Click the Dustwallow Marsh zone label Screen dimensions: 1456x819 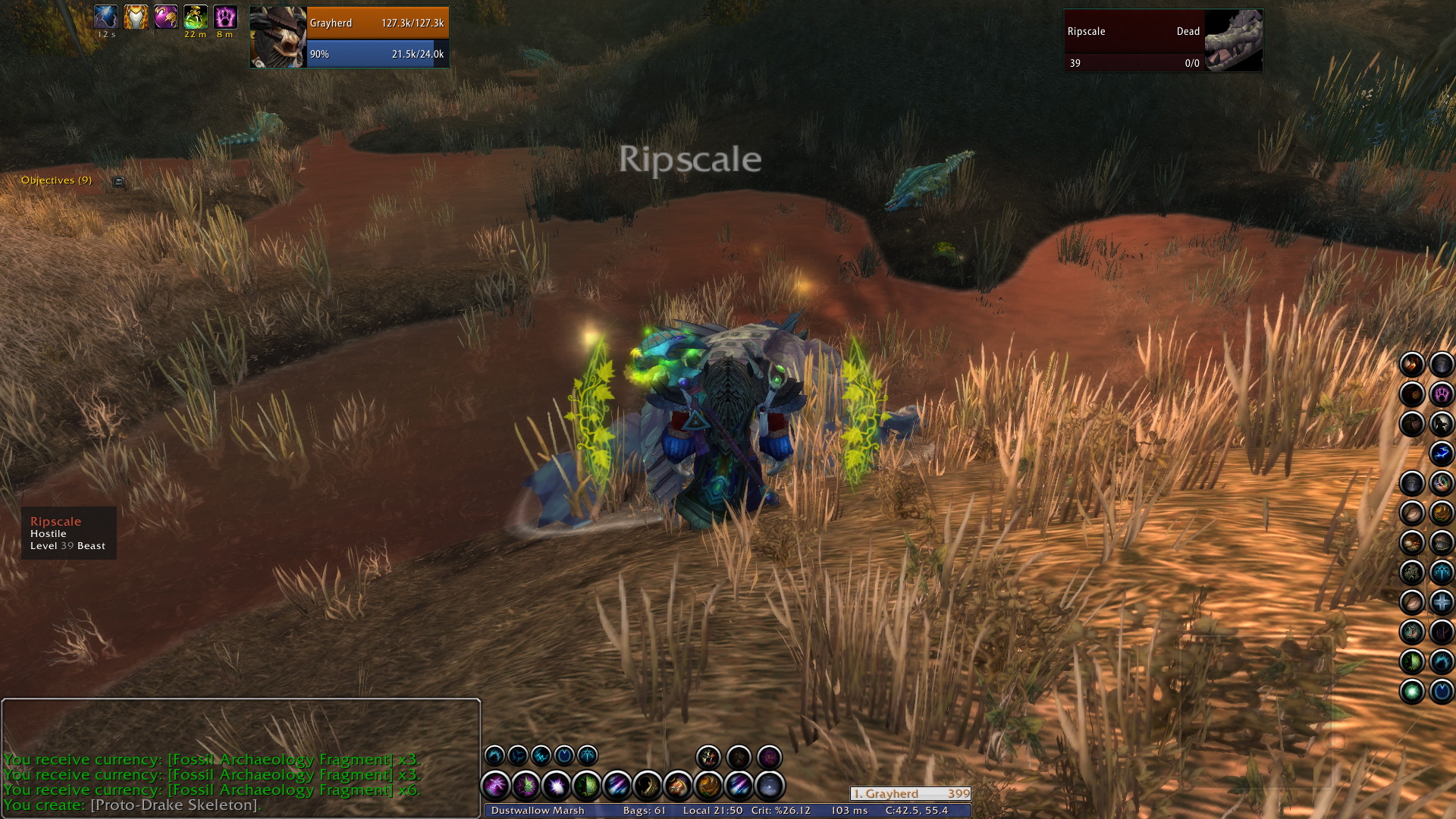(x=538, y=811)
